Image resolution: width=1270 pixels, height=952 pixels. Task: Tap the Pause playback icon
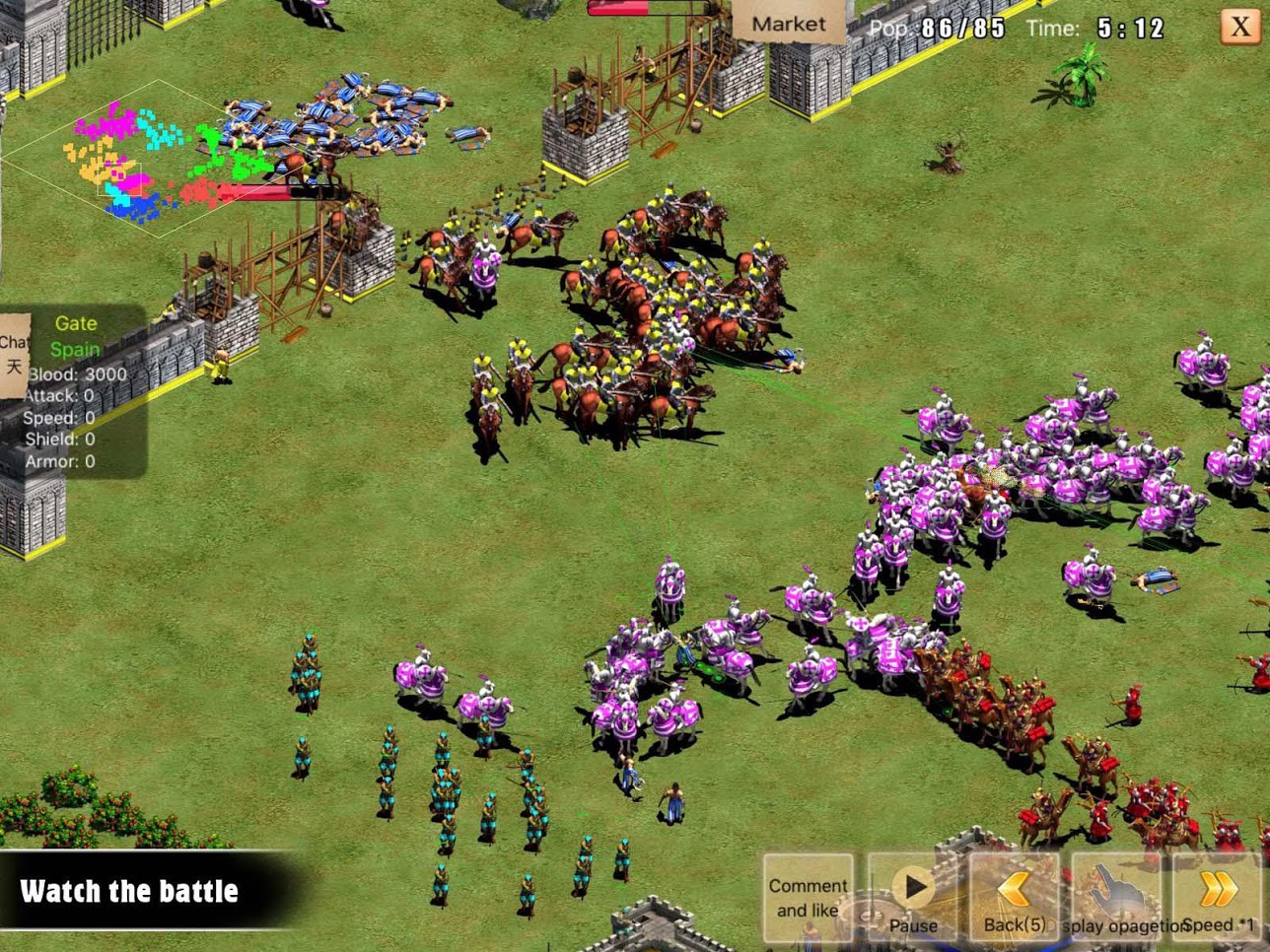(912, 885)
